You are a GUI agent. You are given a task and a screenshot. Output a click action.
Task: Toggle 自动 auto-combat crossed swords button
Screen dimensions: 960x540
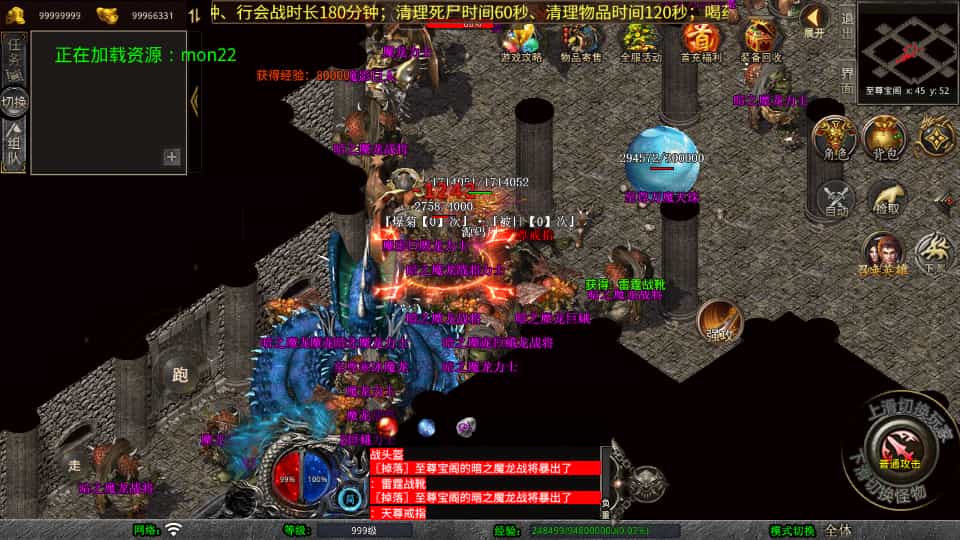[x=835, y=200]
